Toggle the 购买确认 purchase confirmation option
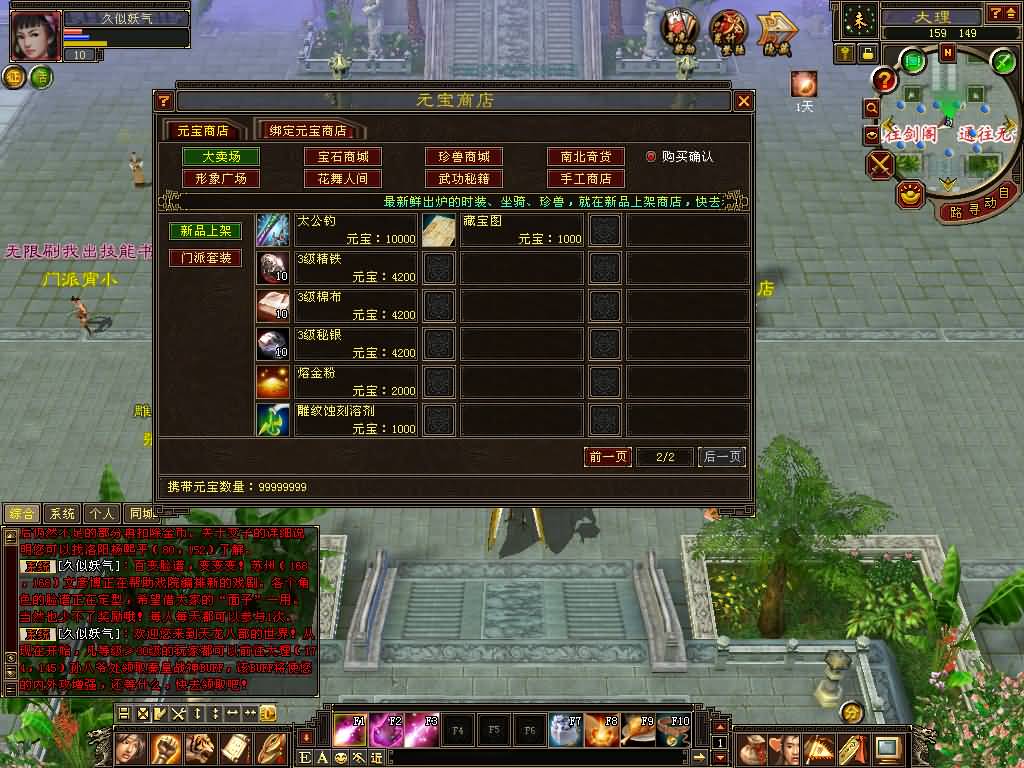Screen dimensions: 1024x768 [x=651, y=157]
